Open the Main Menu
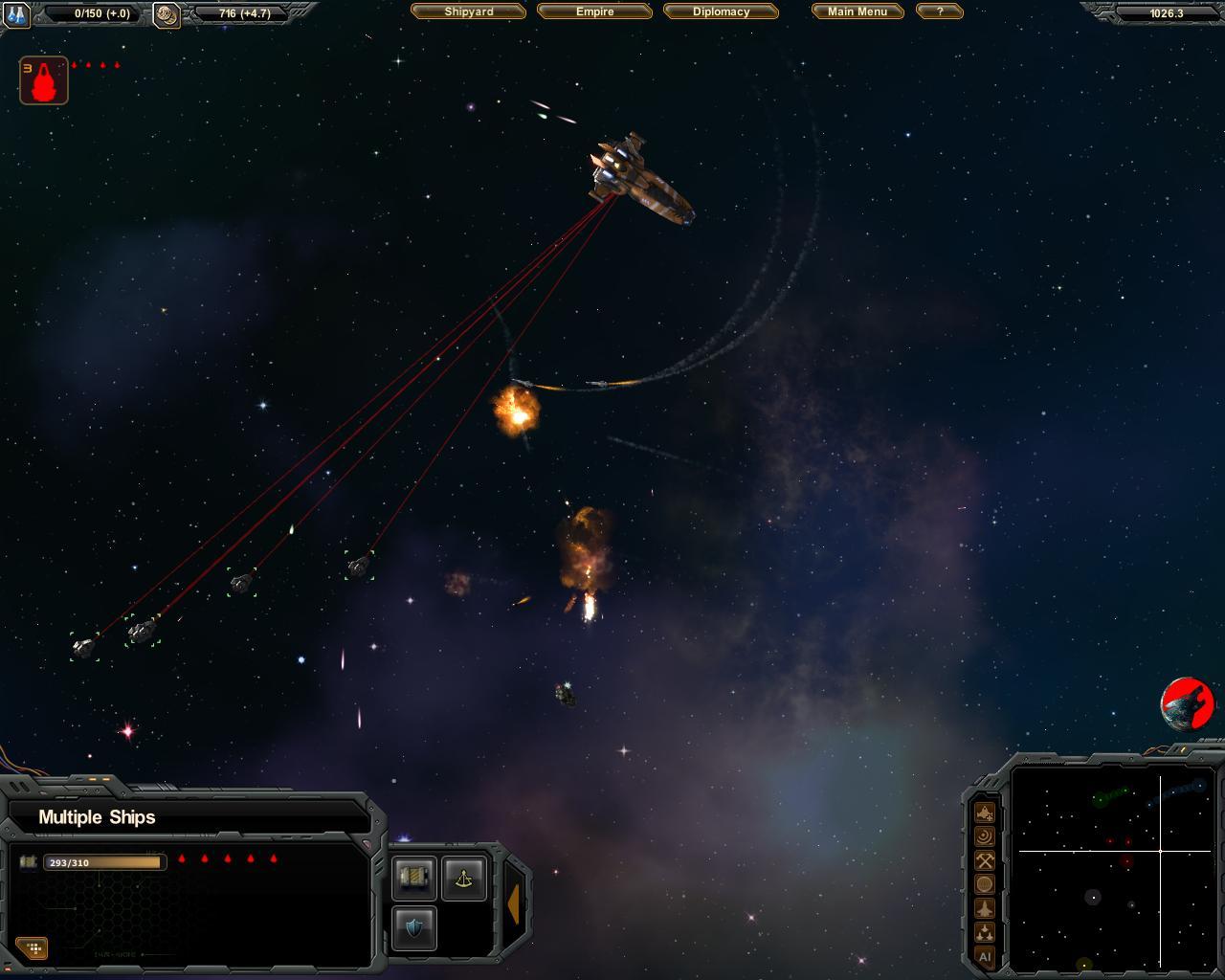 (857, 11)
